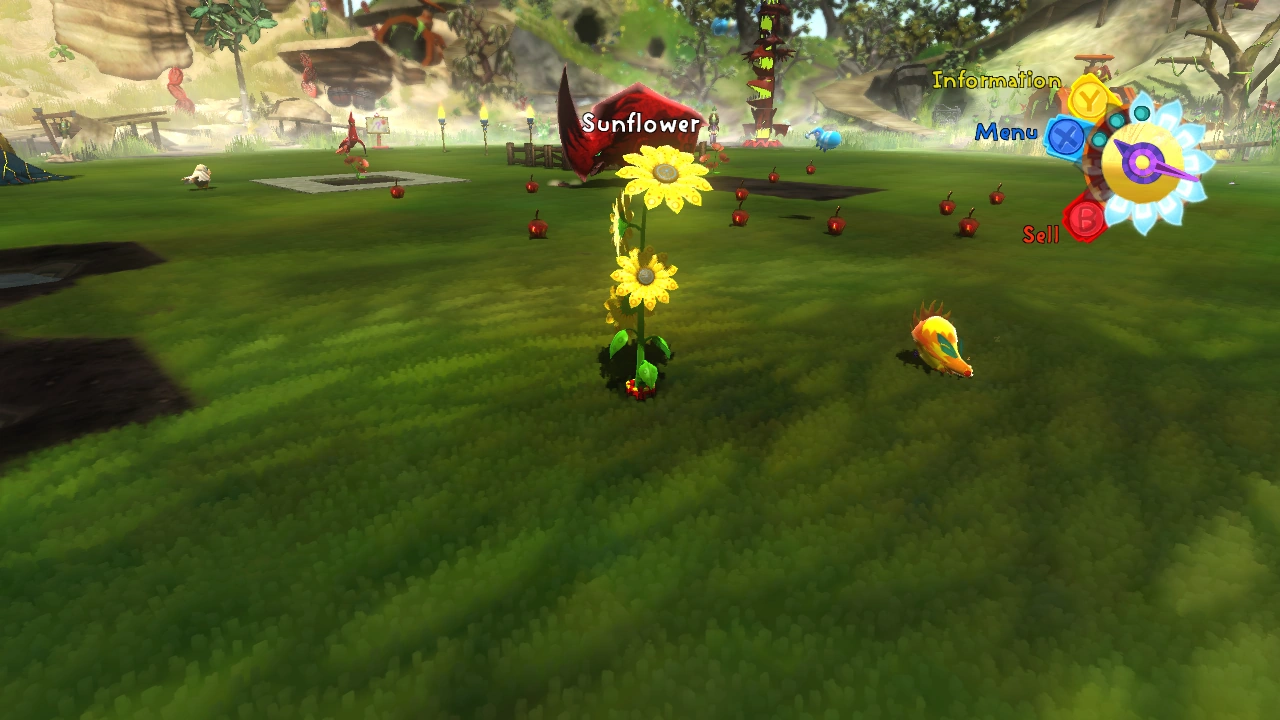Click the middle teal gem on the clock widget

pos(1115,120)
